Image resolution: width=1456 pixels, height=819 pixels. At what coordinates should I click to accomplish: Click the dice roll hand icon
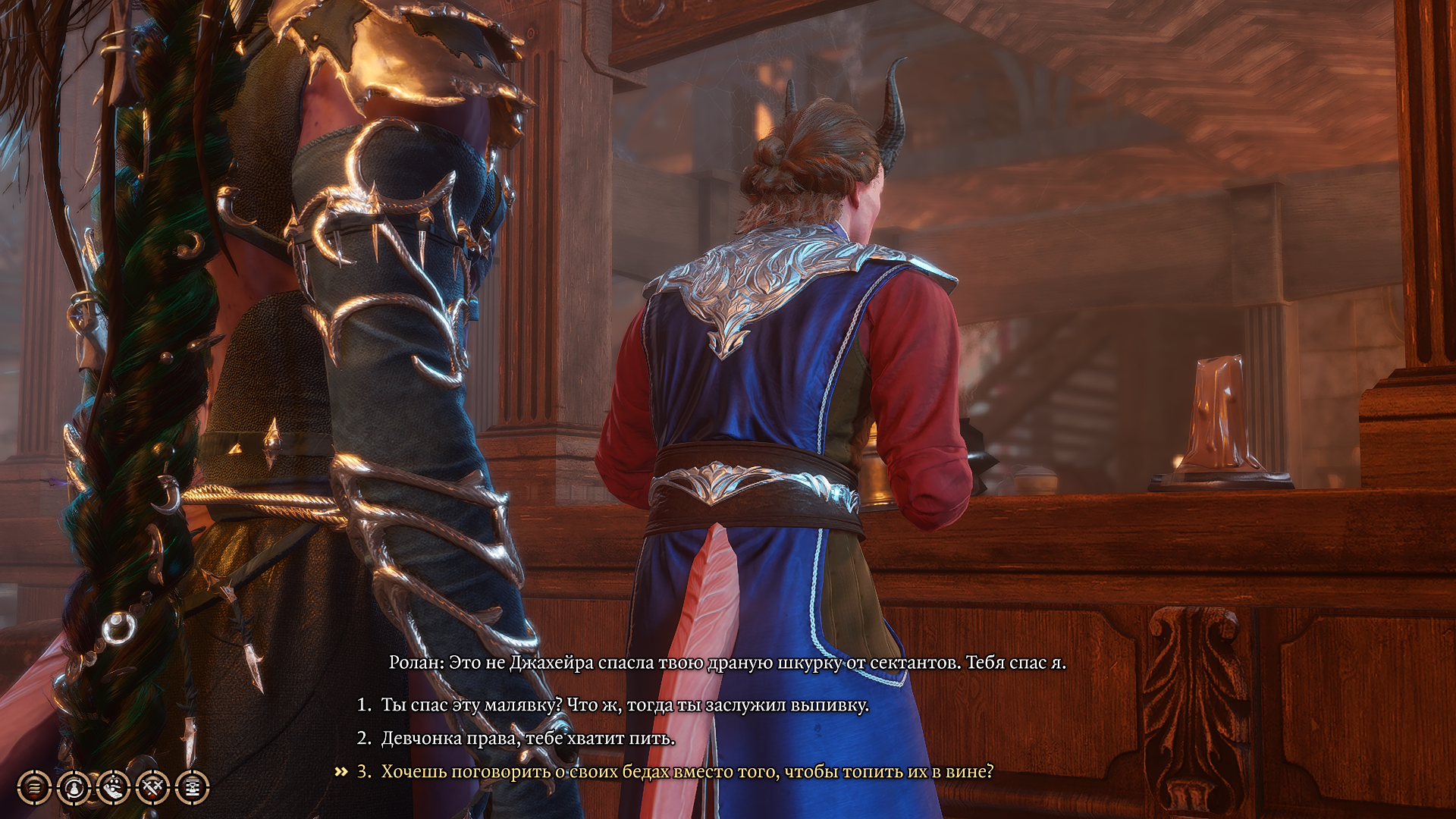point(112,788)
